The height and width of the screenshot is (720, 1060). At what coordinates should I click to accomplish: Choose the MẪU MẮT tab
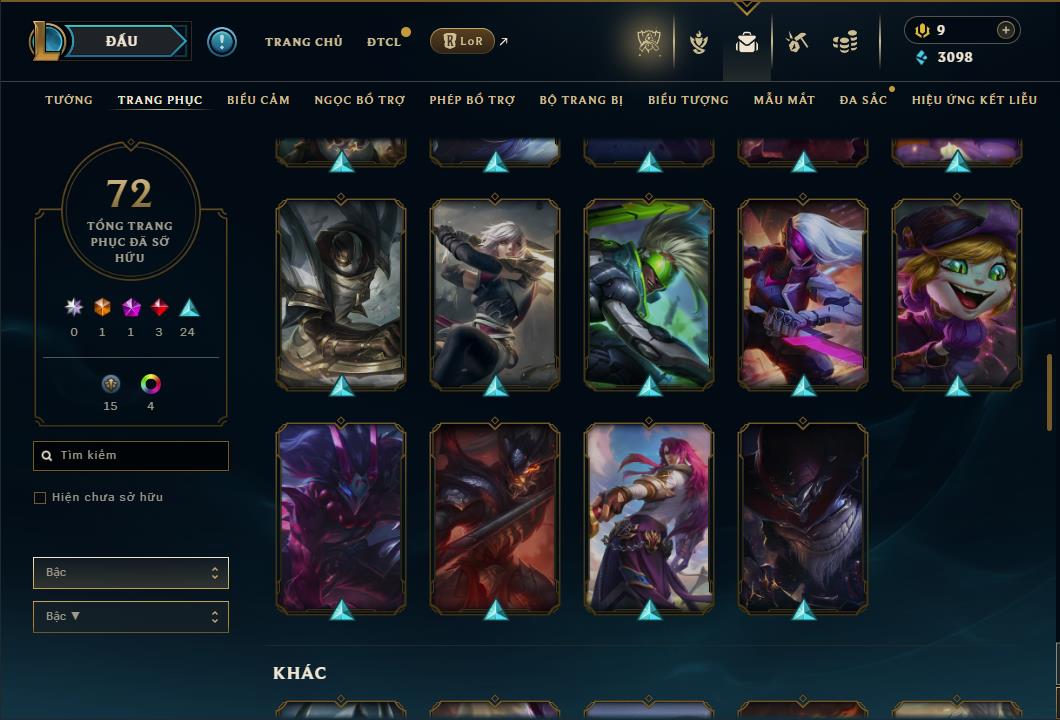784,100
